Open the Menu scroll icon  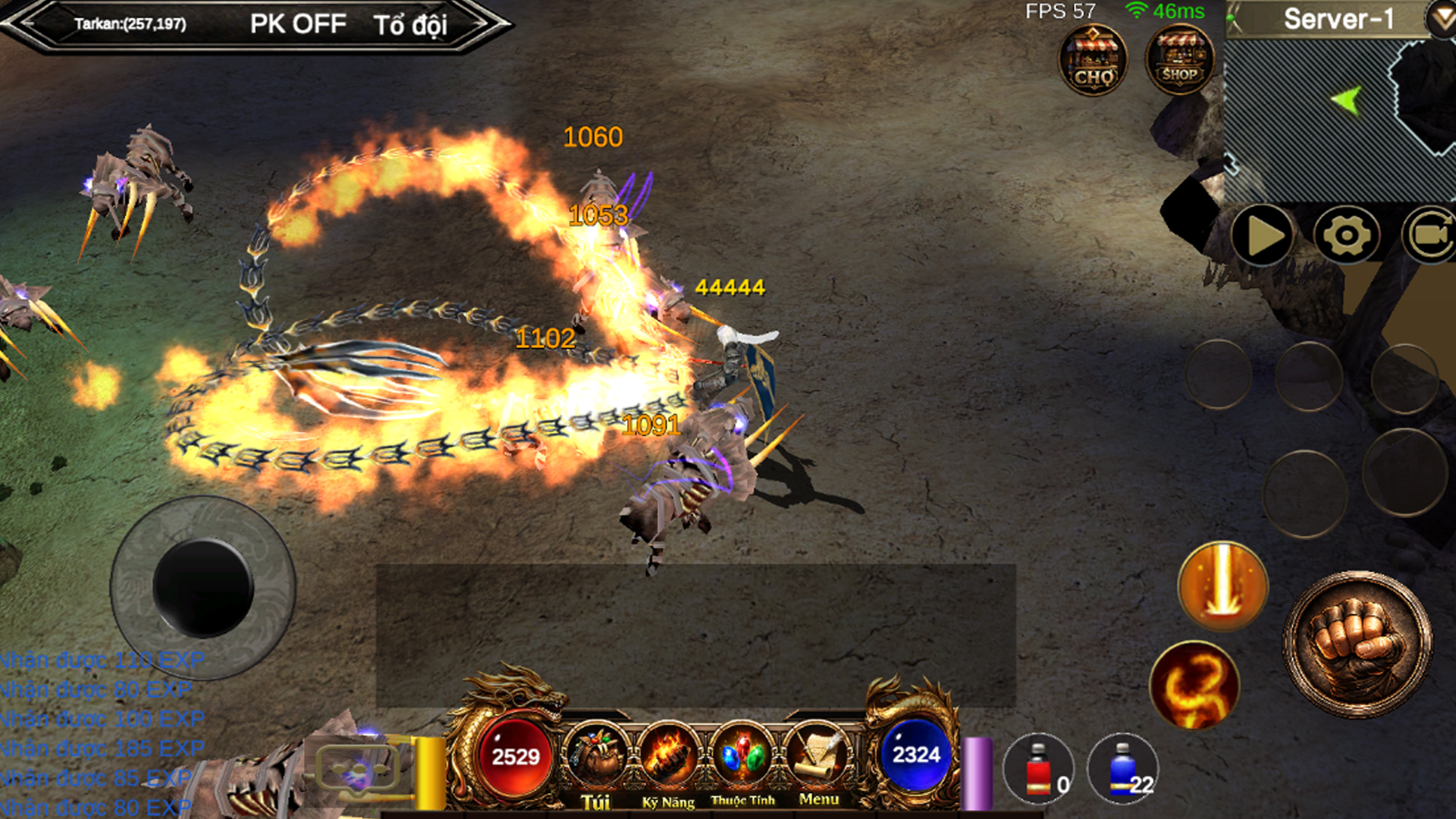click(x=818, y=758)
